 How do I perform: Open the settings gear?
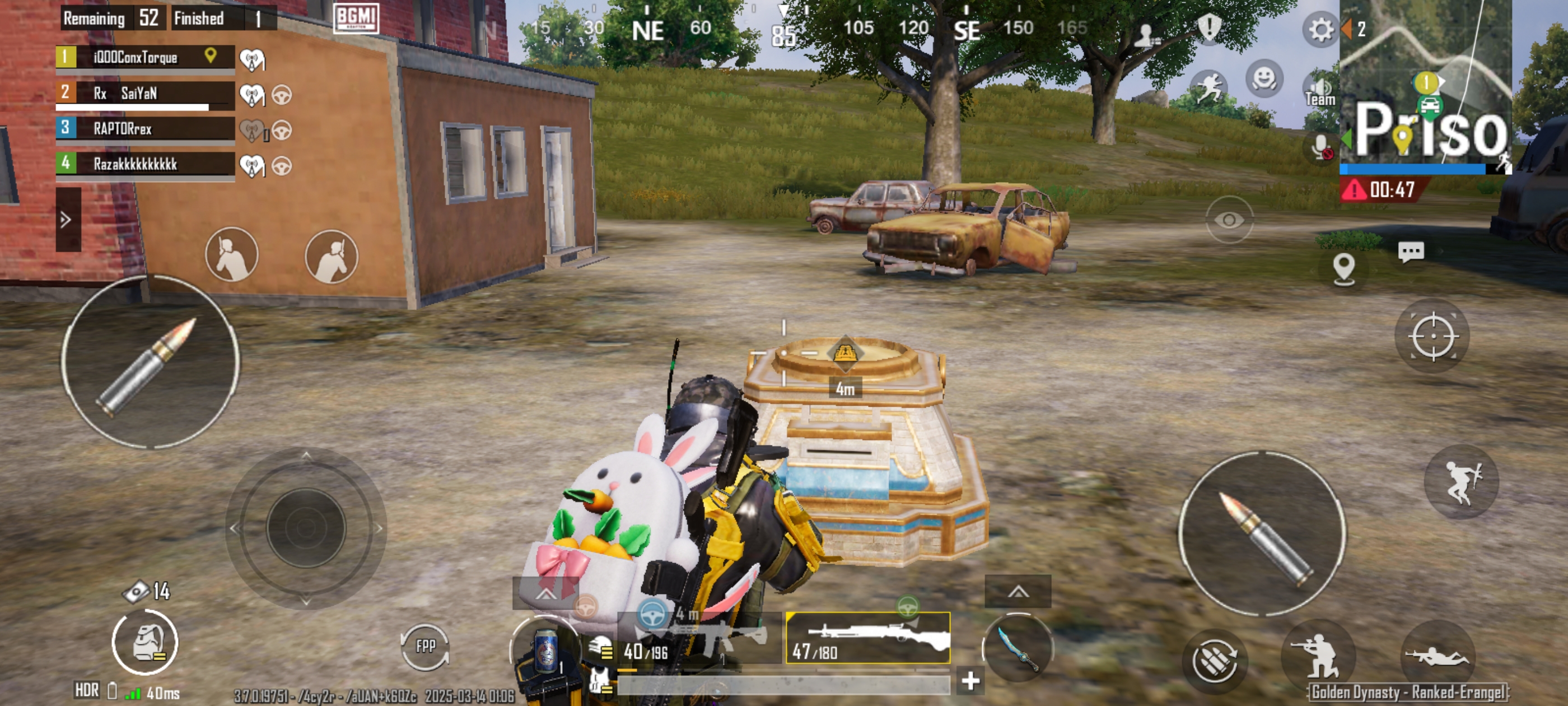1320,29
